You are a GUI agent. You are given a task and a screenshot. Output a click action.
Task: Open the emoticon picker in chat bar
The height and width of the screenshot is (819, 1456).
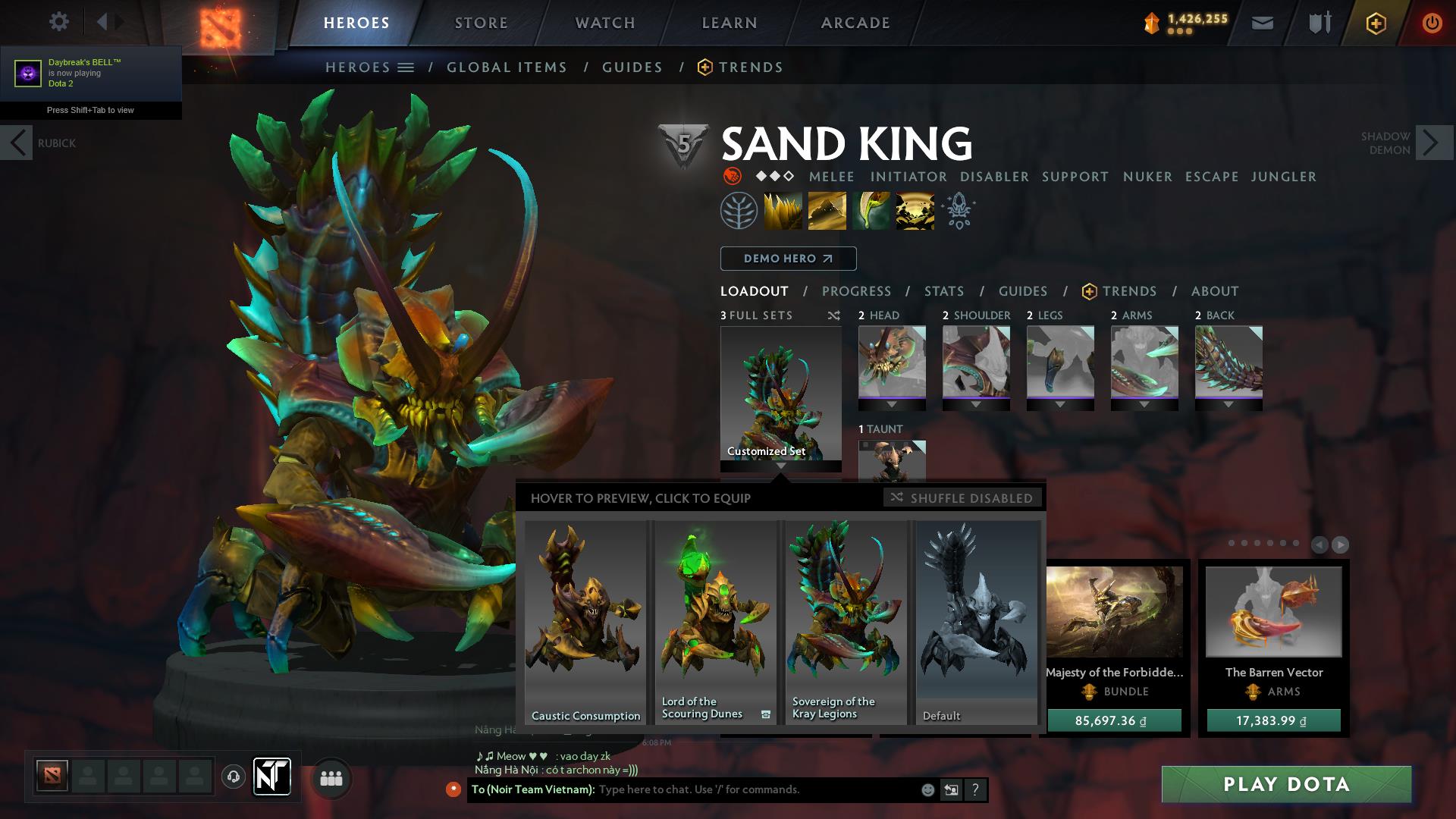(927, 789)
